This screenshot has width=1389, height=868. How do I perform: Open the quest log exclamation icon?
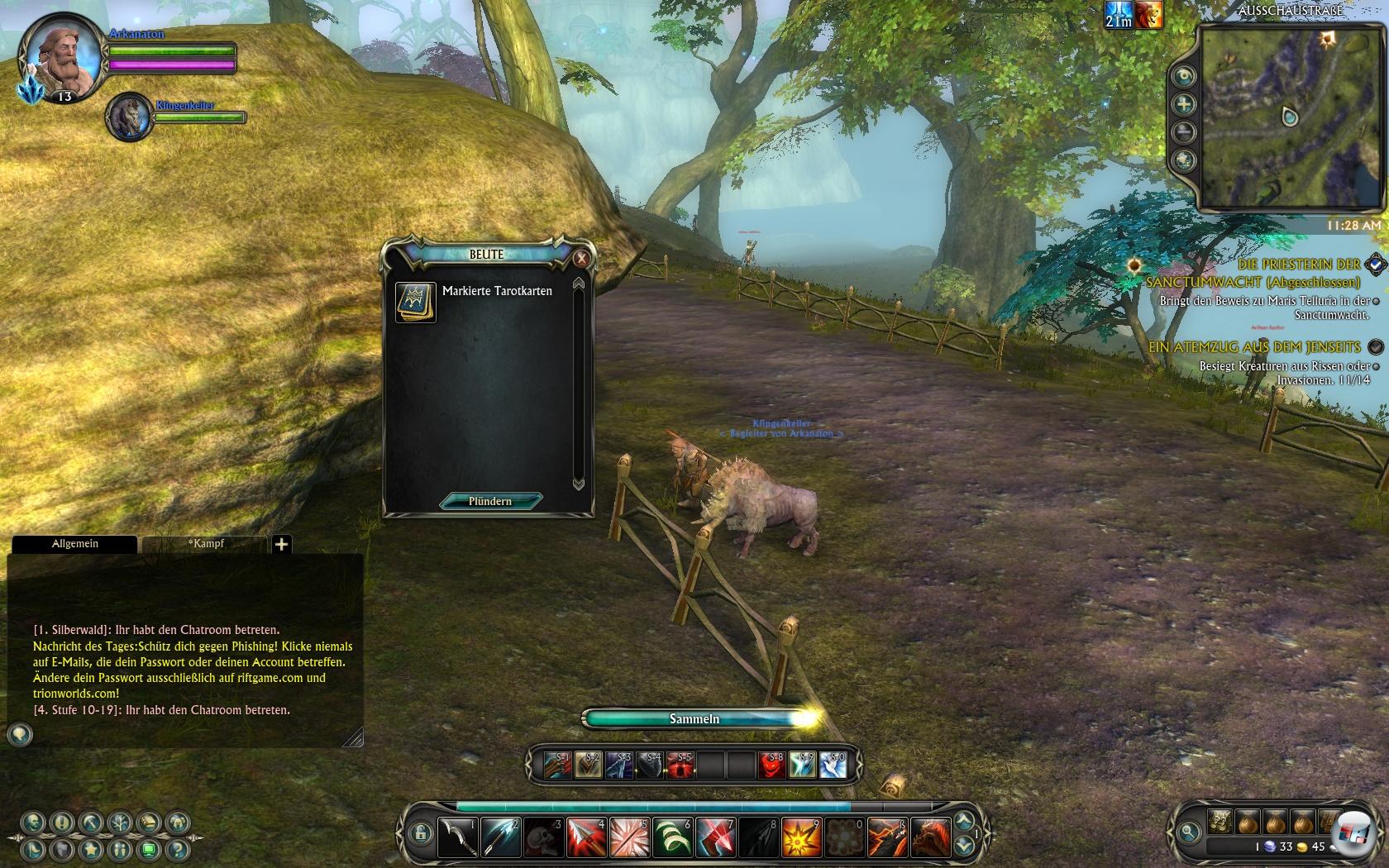[61, 823]
